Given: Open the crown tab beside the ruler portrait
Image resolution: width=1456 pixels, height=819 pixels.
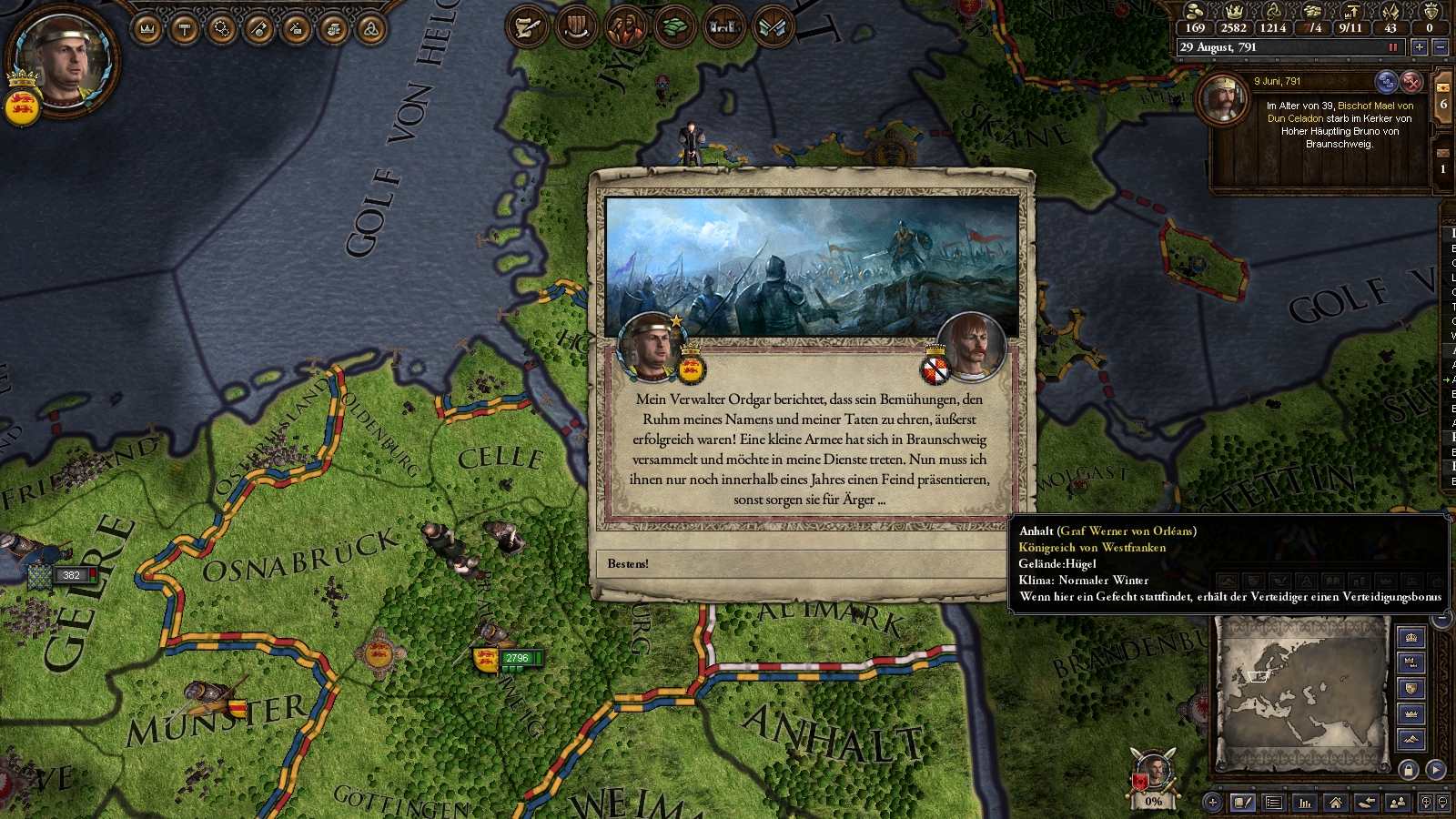Looking at the screenshot, I should coord(147,30).
